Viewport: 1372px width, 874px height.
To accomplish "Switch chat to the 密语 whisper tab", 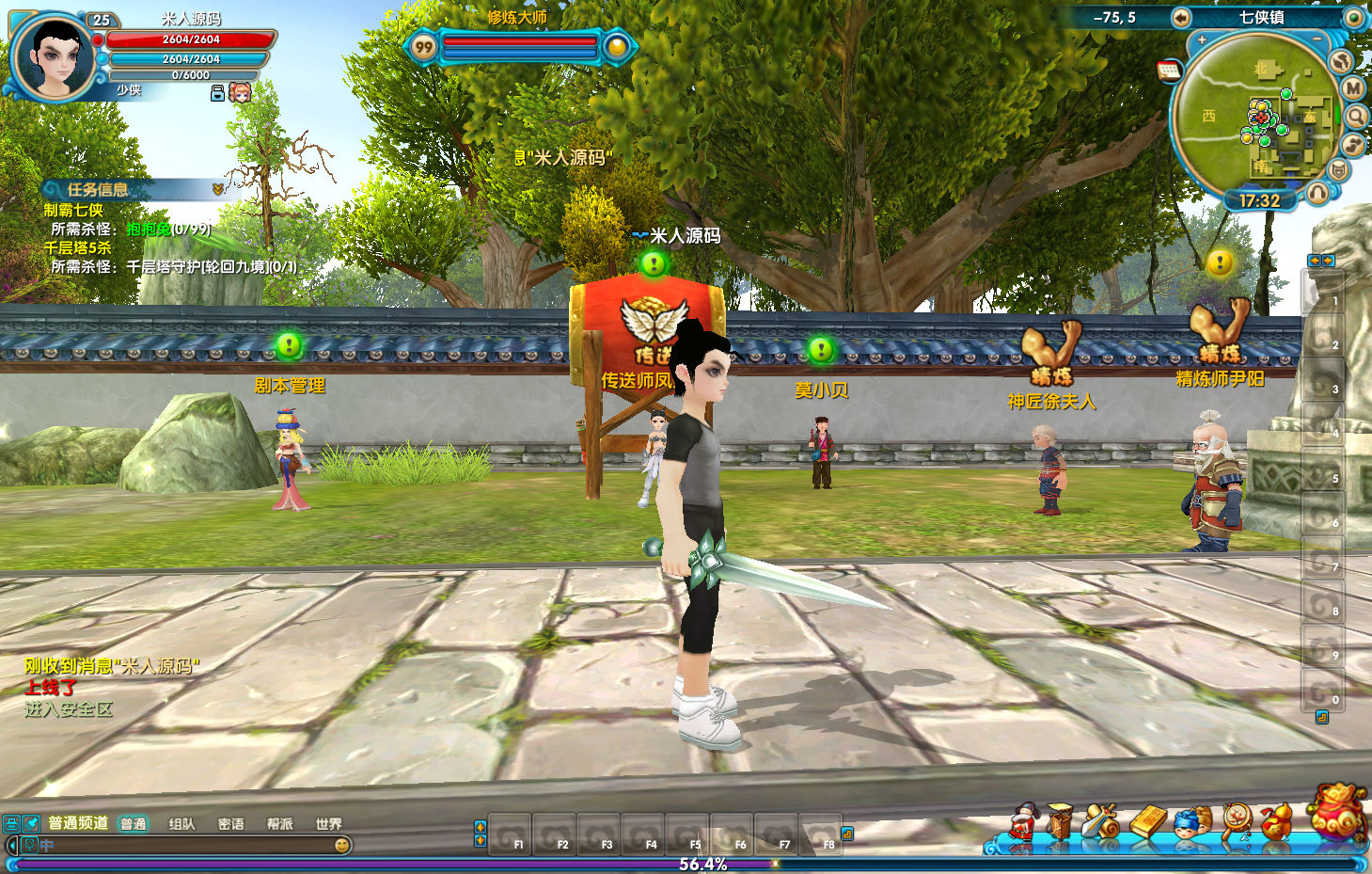I will pyautogui.click(x=230, y=824).
